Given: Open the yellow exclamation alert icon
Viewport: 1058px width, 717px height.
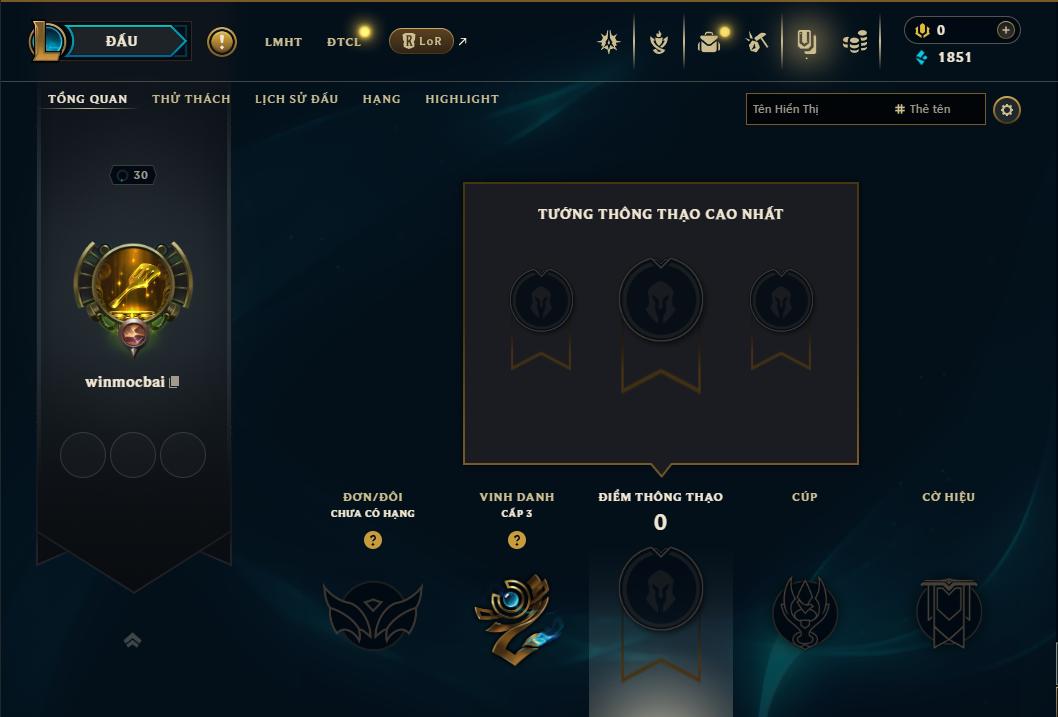Looking at the screenshot, I should tap(222, 42).
